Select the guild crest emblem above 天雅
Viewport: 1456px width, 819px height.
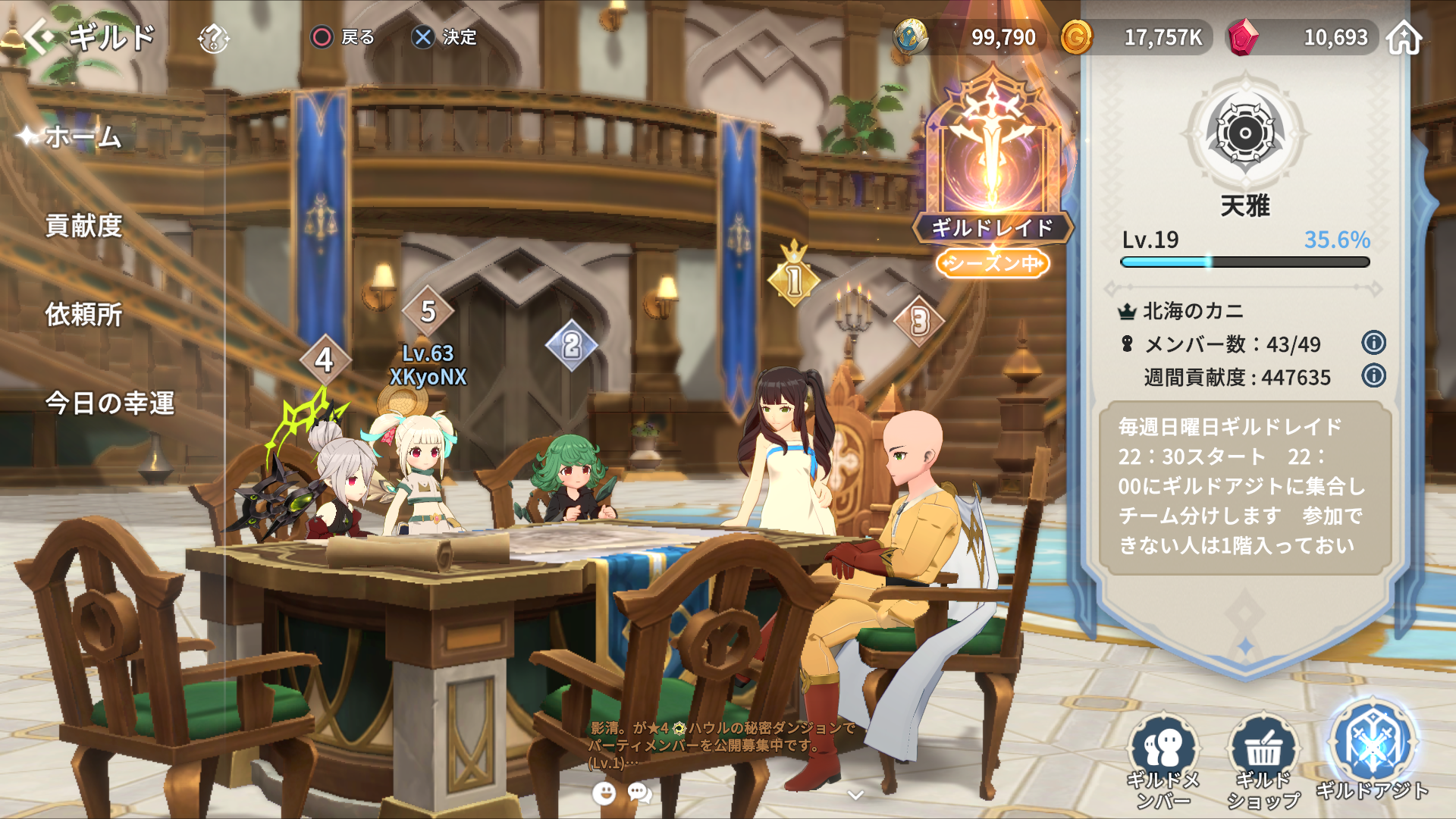pos(1244,134)
